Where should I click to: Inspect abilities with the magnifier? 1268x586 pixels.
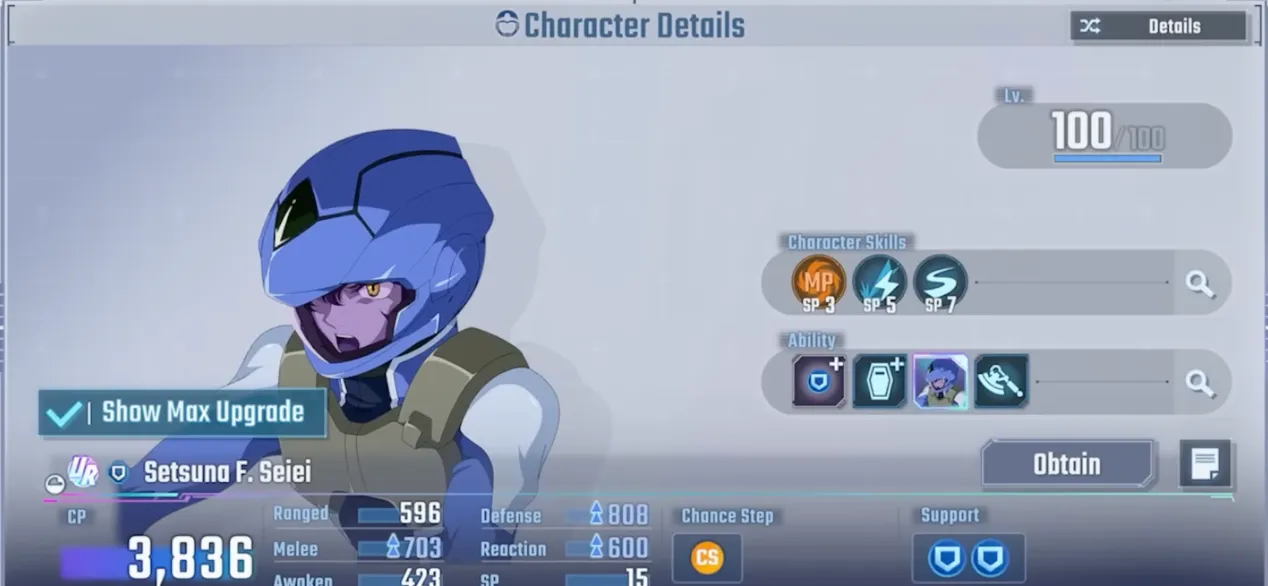coord(1199,382)
